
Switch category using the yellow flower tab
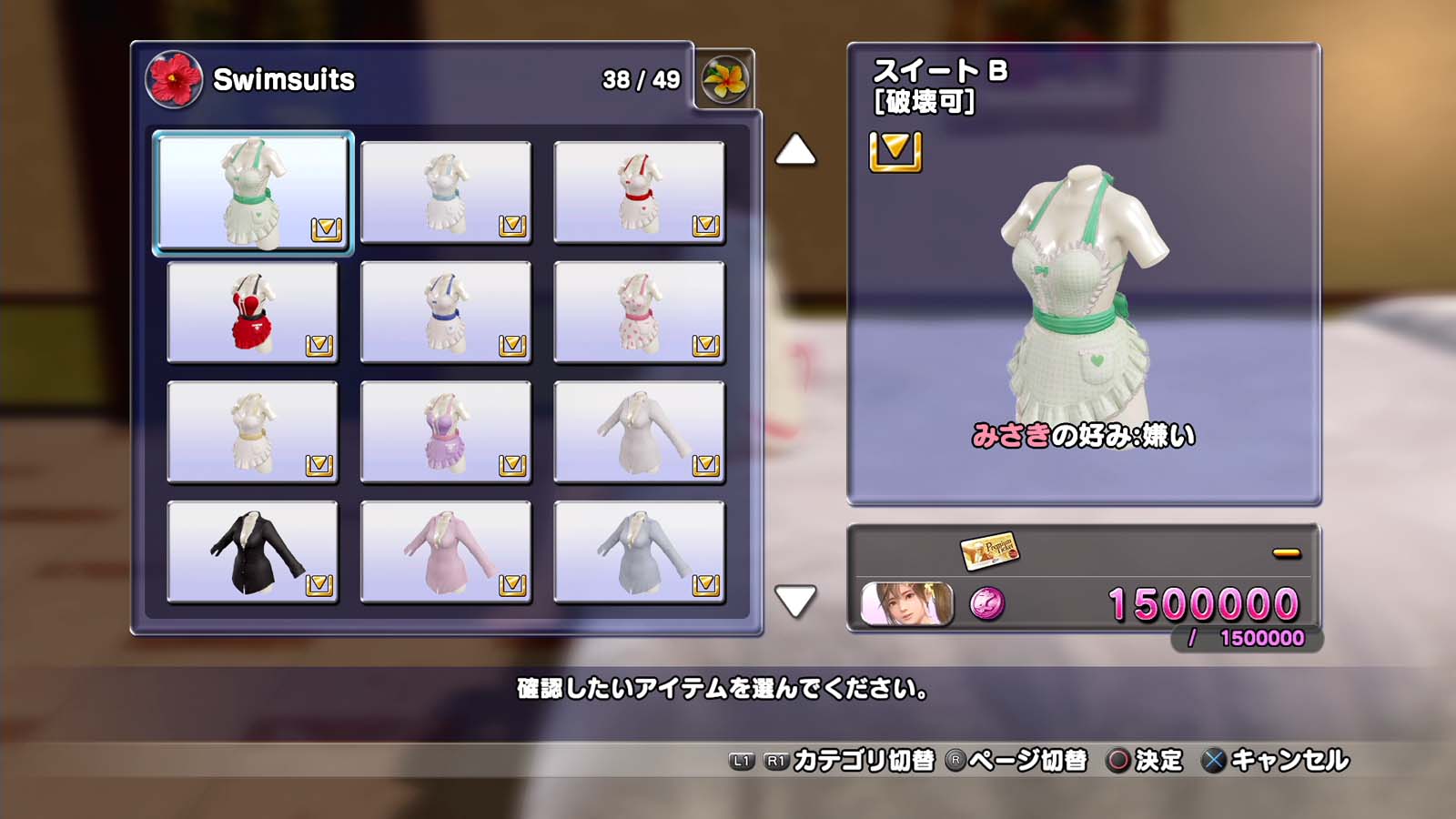click(725, 79)
